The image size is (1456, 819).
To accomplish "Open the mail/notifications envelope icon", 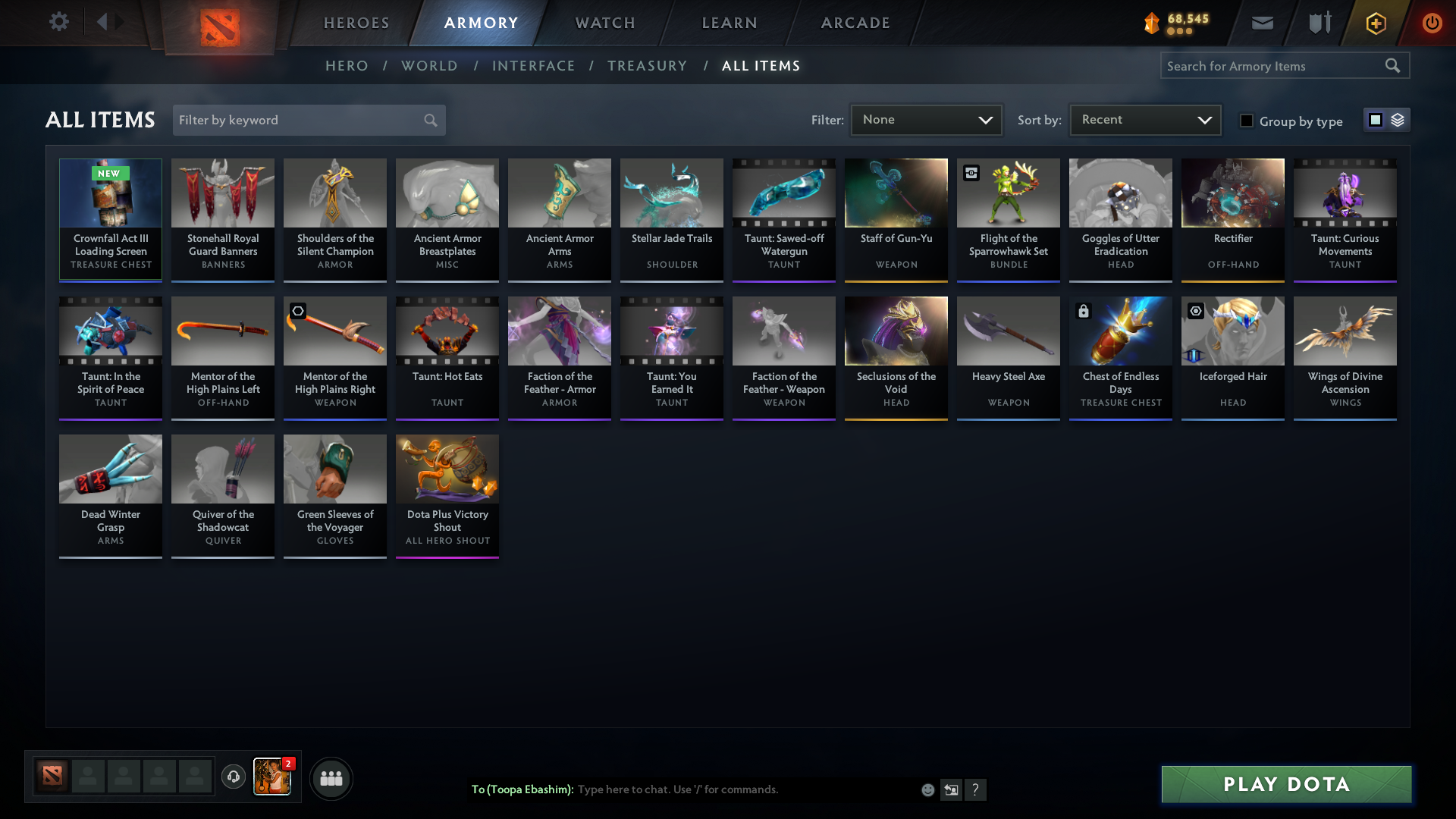I will [1261, 22].
